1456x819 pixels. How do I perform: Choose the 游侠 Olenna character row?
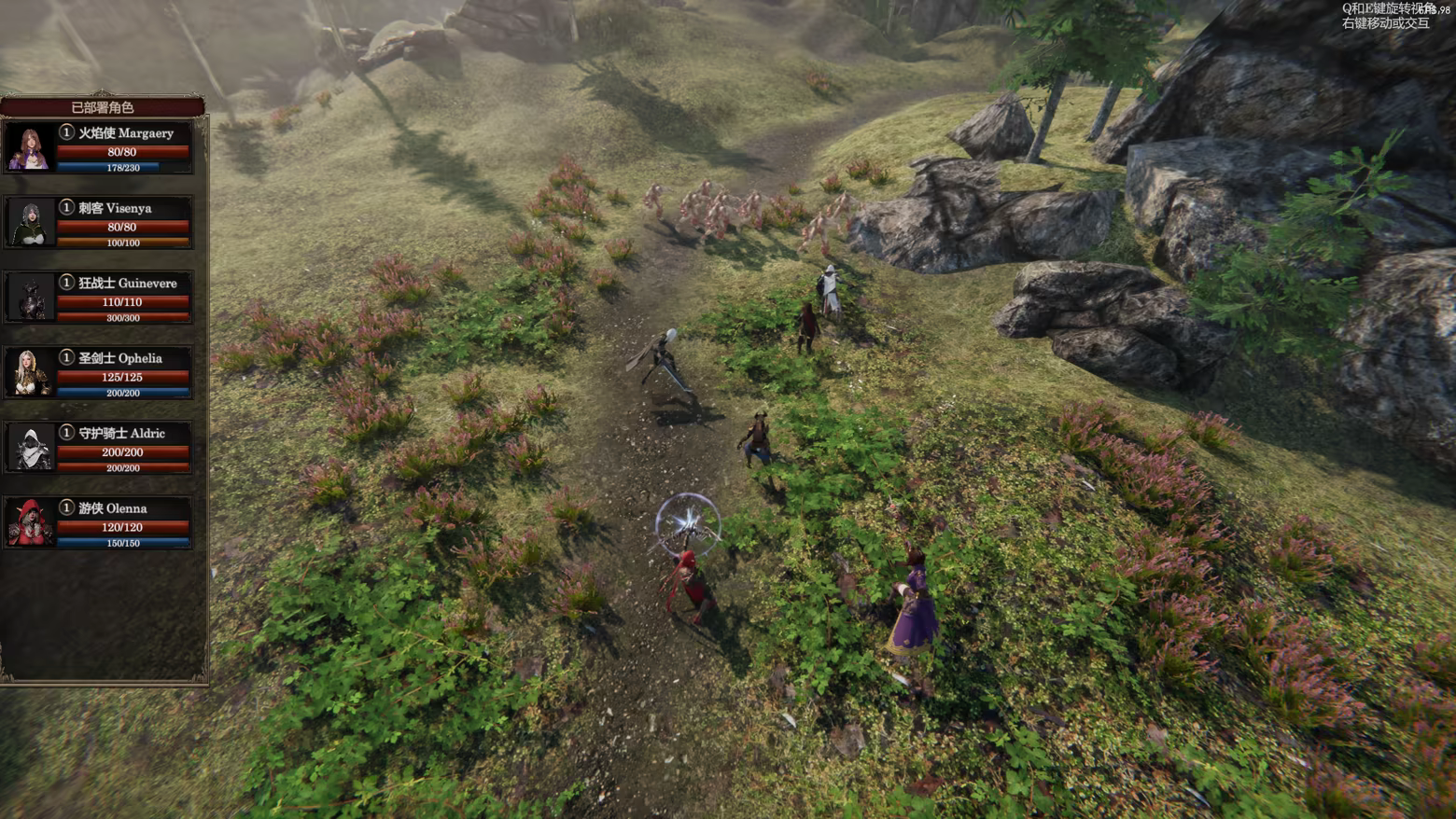[101, 523]
